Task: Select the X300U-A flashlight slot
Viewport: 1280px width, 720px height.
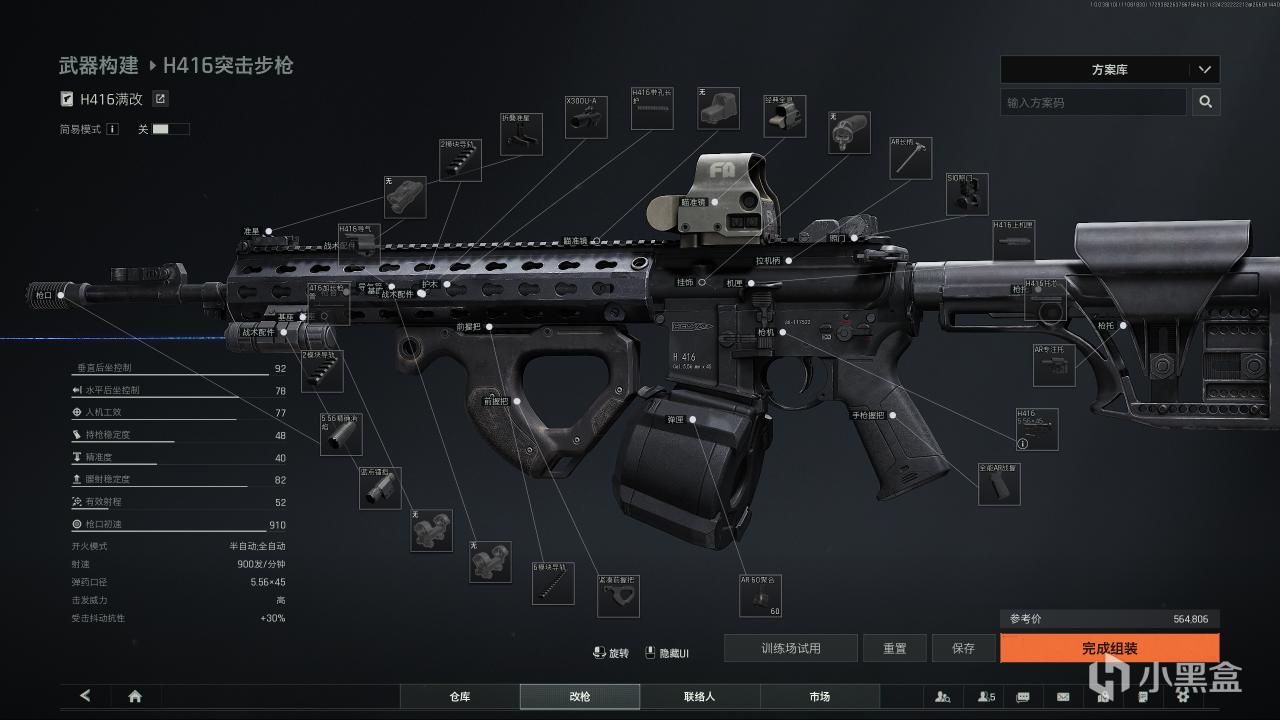Action: 585,117
